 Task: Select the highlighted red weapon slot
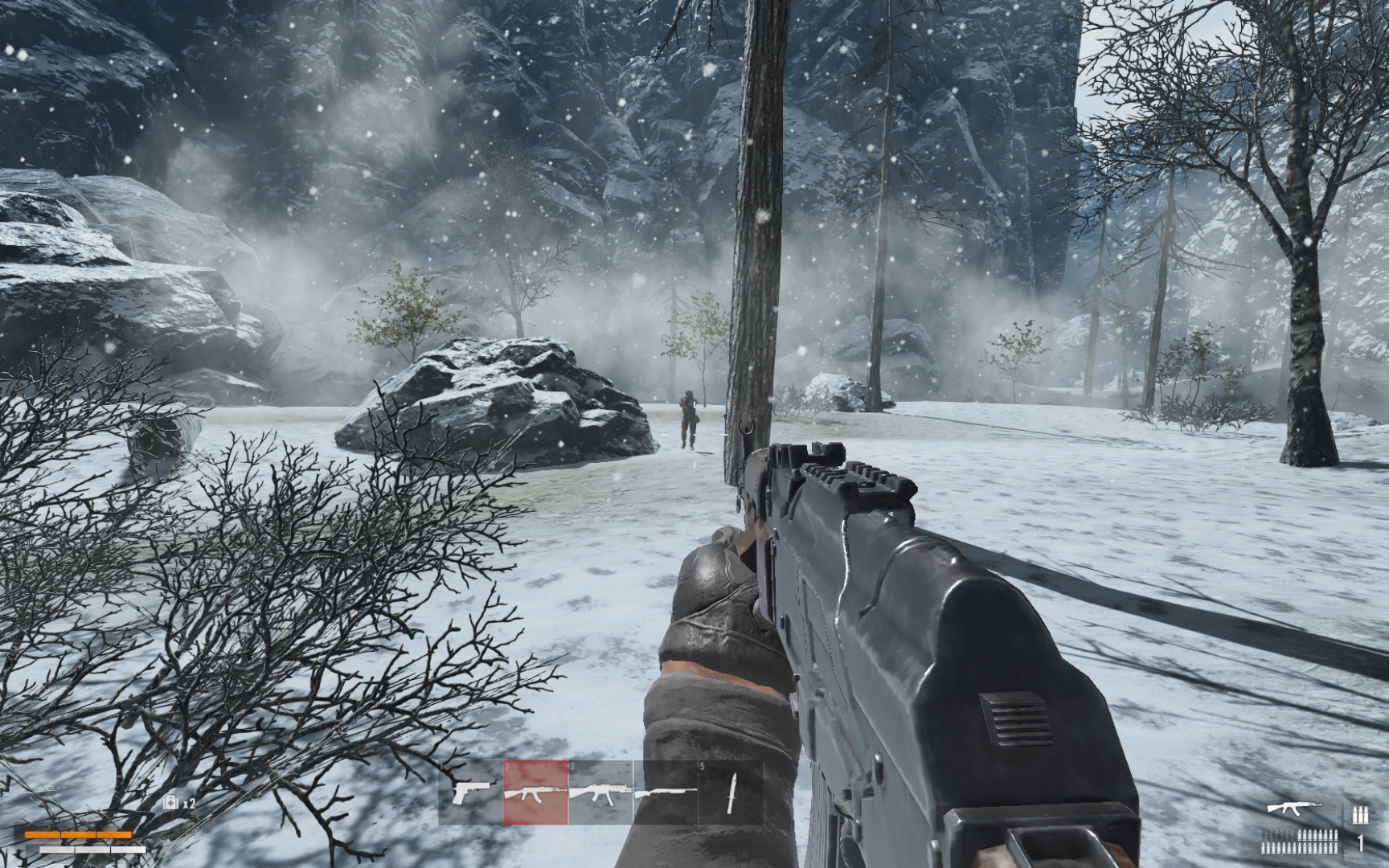(x=534, y=792)
